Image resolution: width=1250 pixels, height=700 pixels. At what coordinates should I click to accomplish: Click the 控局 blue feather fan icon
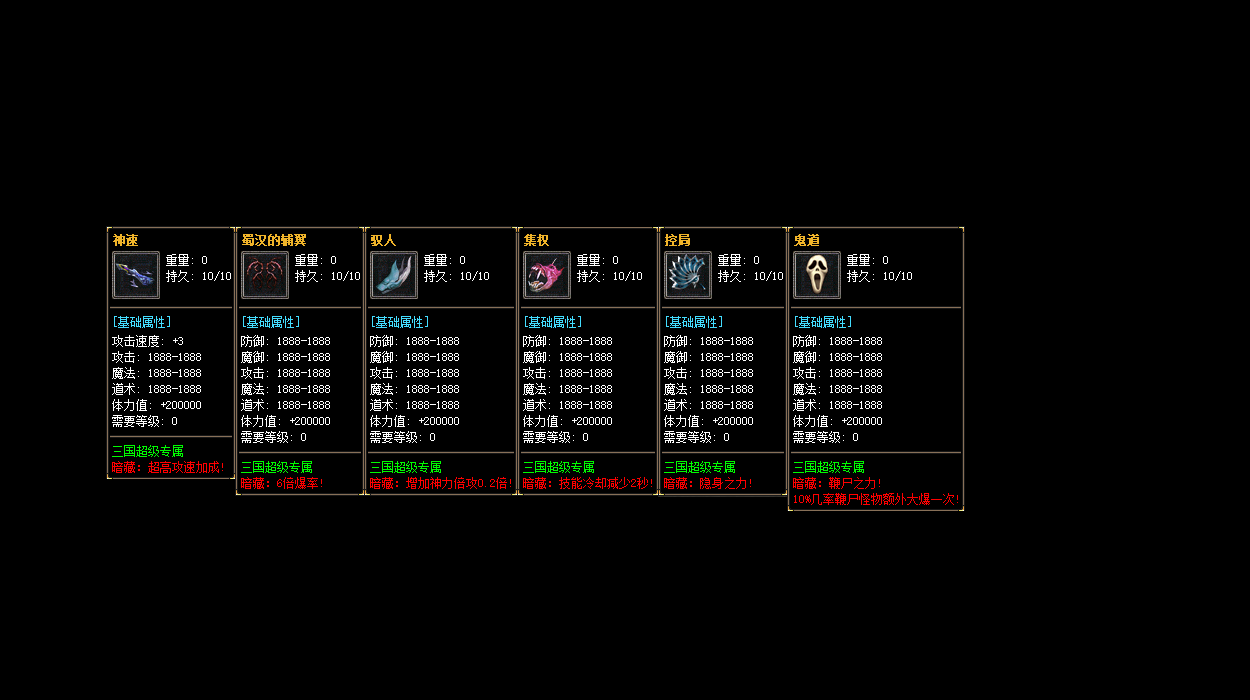(x=688, y=275)
